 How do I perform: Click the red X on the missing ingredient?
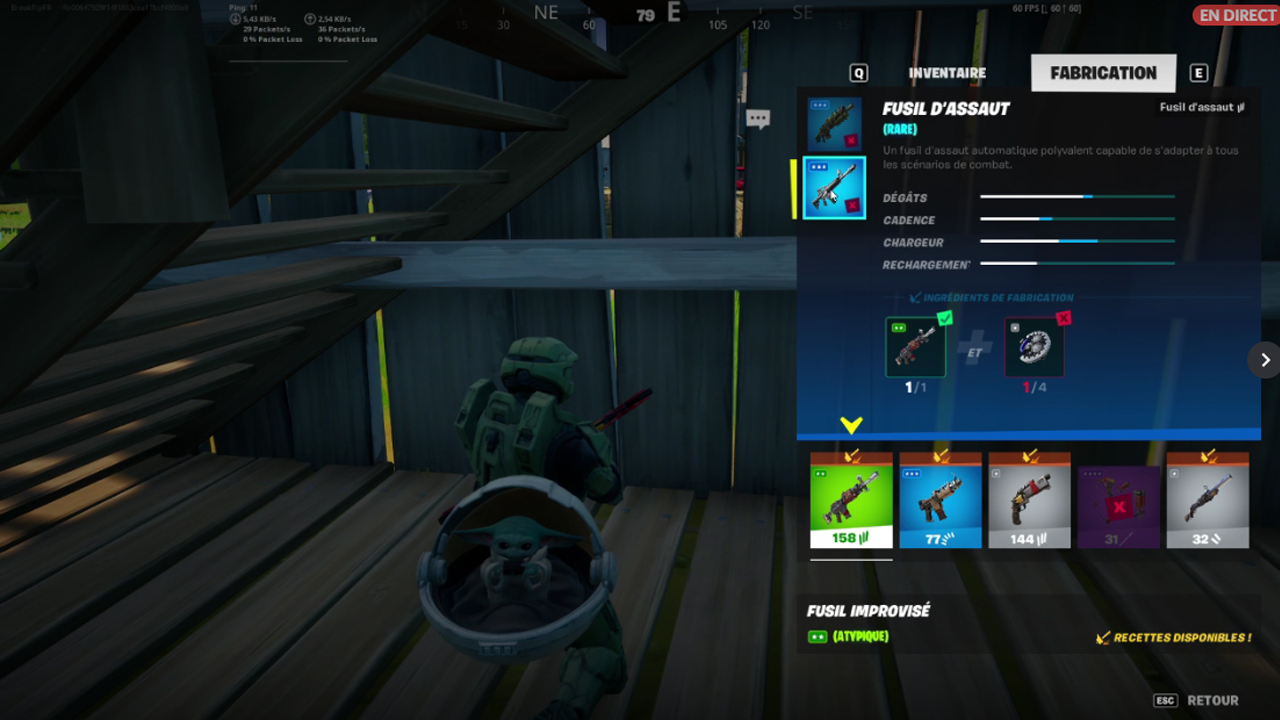click(x=1064, y=318)
